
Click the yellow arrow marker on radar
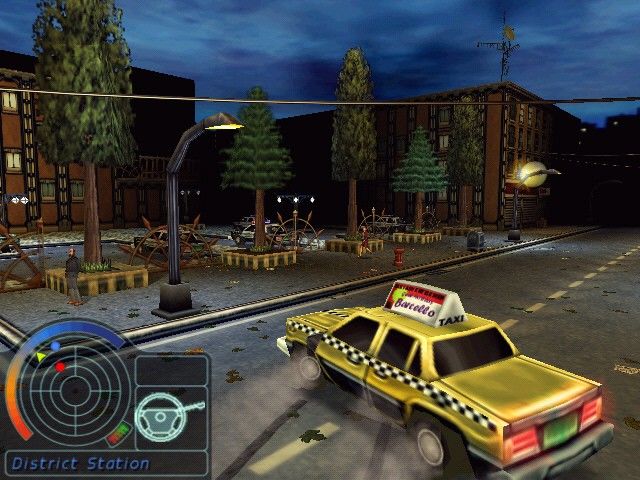[x=41, y=356]
